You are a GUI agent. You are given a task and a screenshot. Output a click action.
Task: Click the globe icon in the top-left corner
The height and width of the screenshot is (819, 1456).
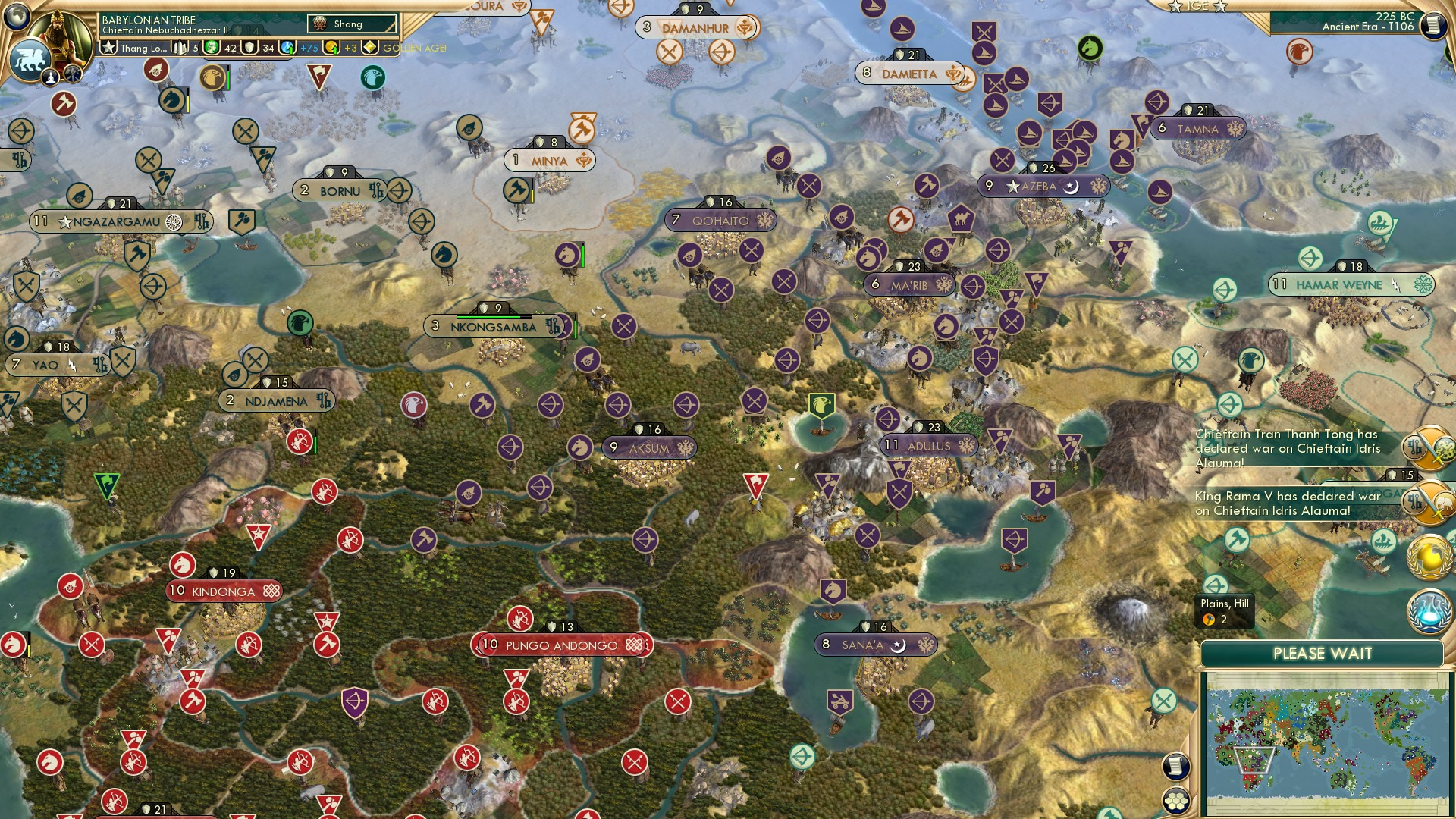coord(17,17)
